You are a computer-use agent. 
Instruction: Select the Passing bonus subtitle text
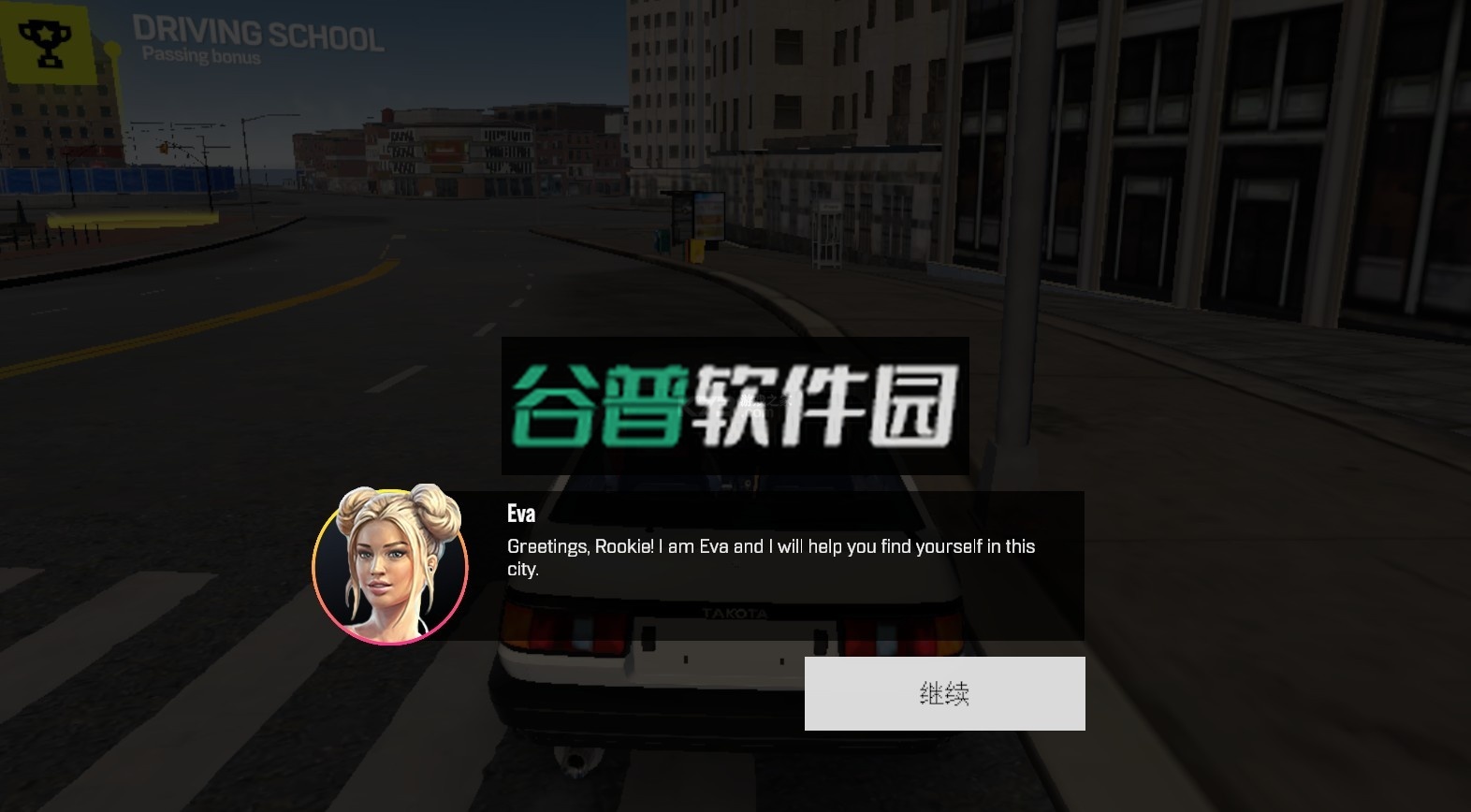coord(200,54)
